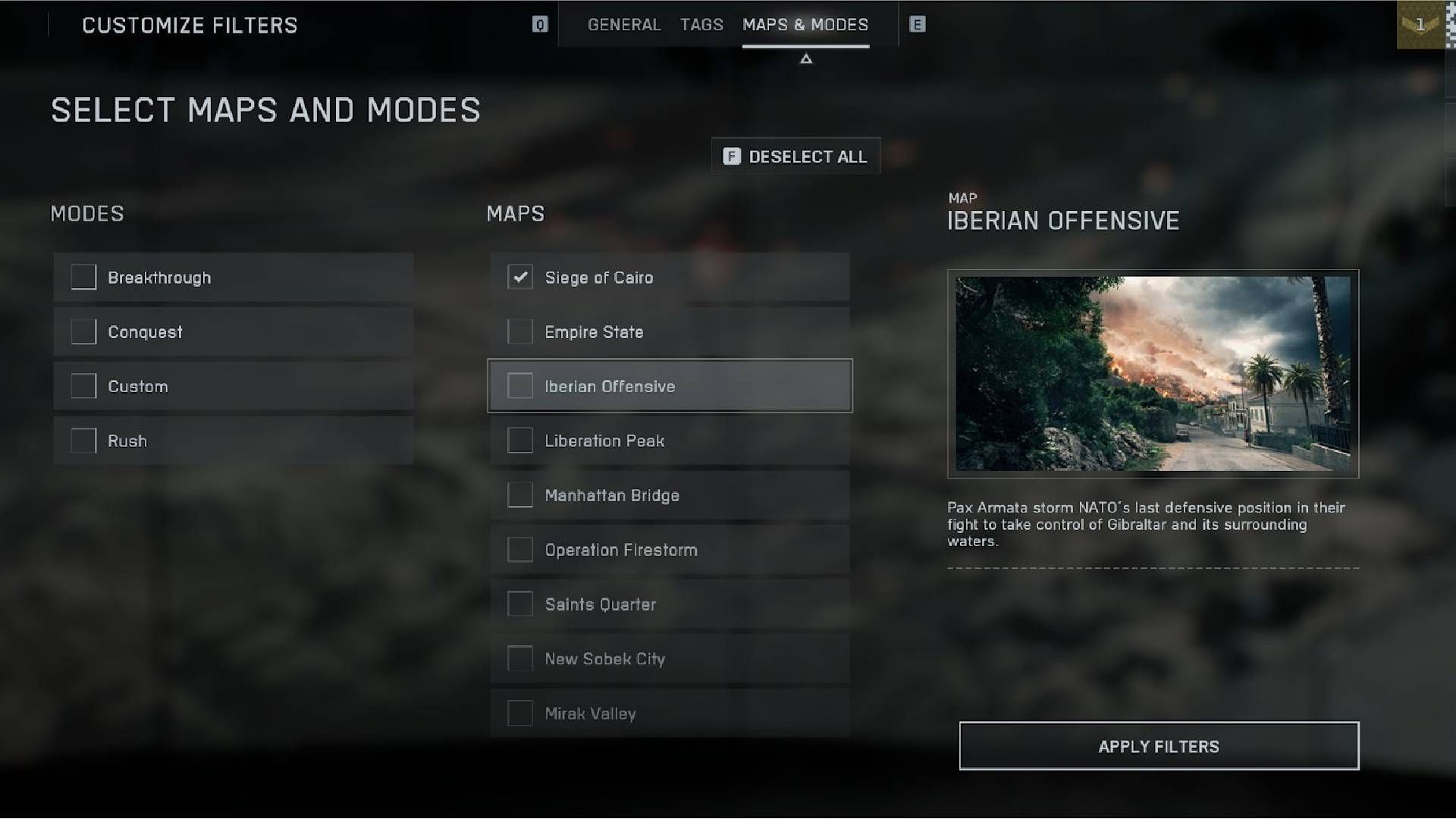Enable the Operation Firestorm map
Viewport: 1456px width, 819px height.
click(x=520, y=551)
